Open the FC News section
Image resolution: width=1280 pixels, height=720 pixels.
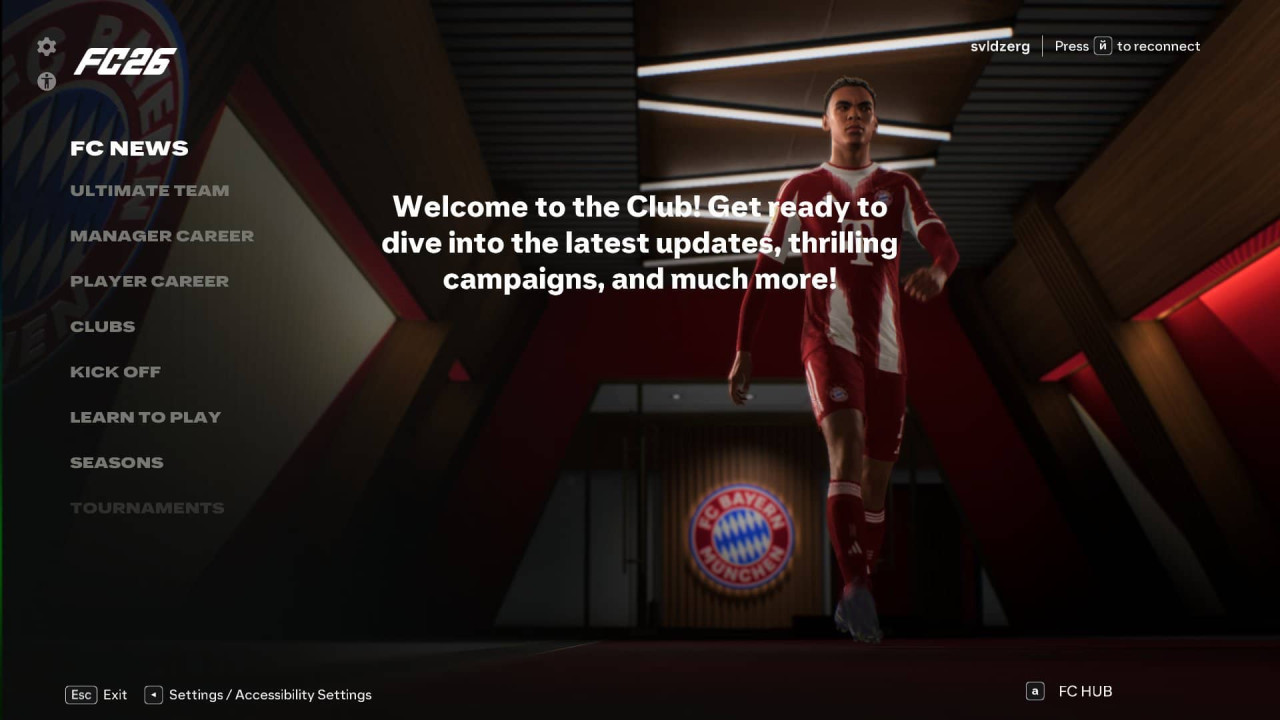point(129,149)
